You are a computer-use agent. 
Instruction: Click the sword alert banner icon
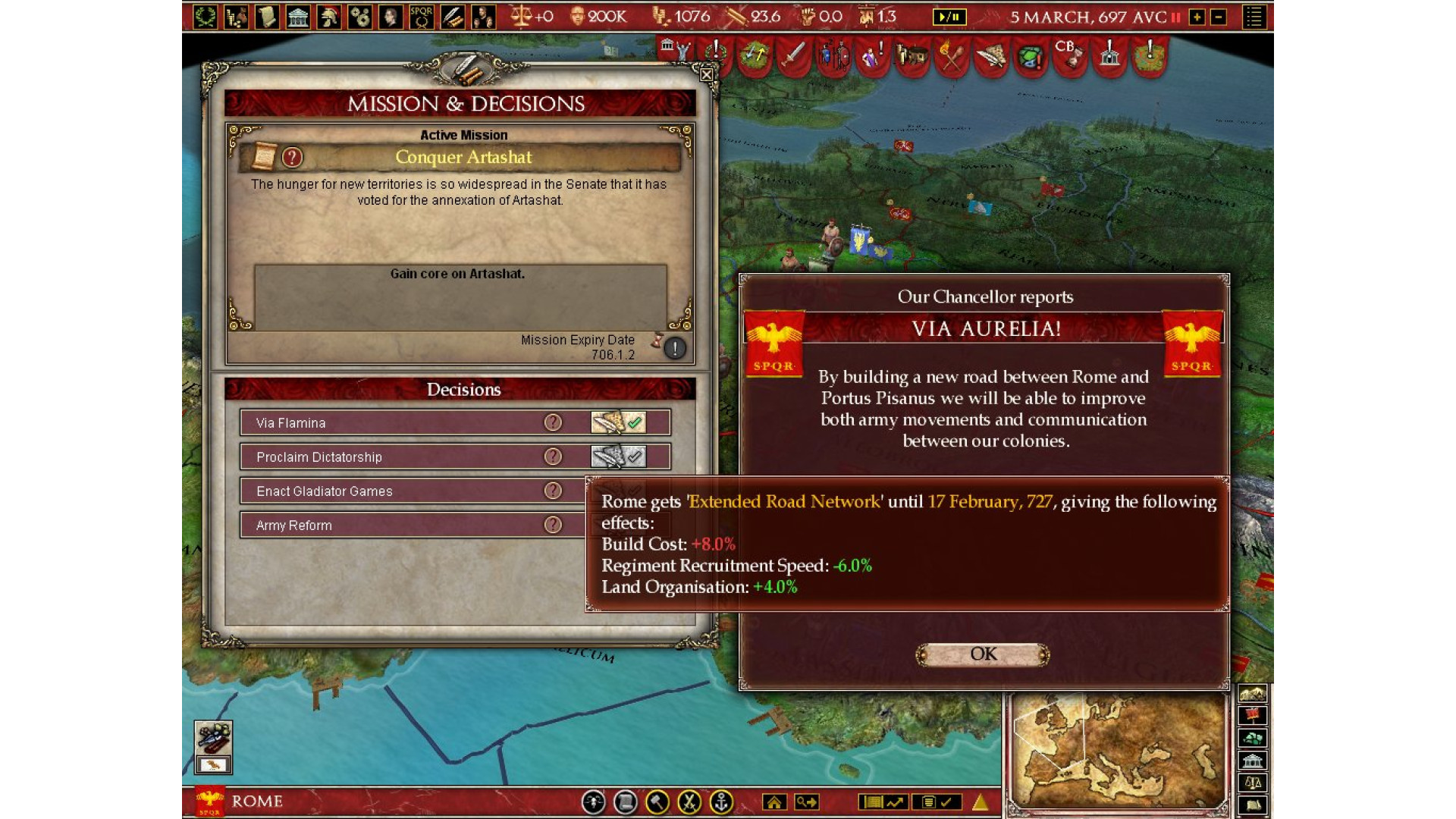tap(793, 55)
